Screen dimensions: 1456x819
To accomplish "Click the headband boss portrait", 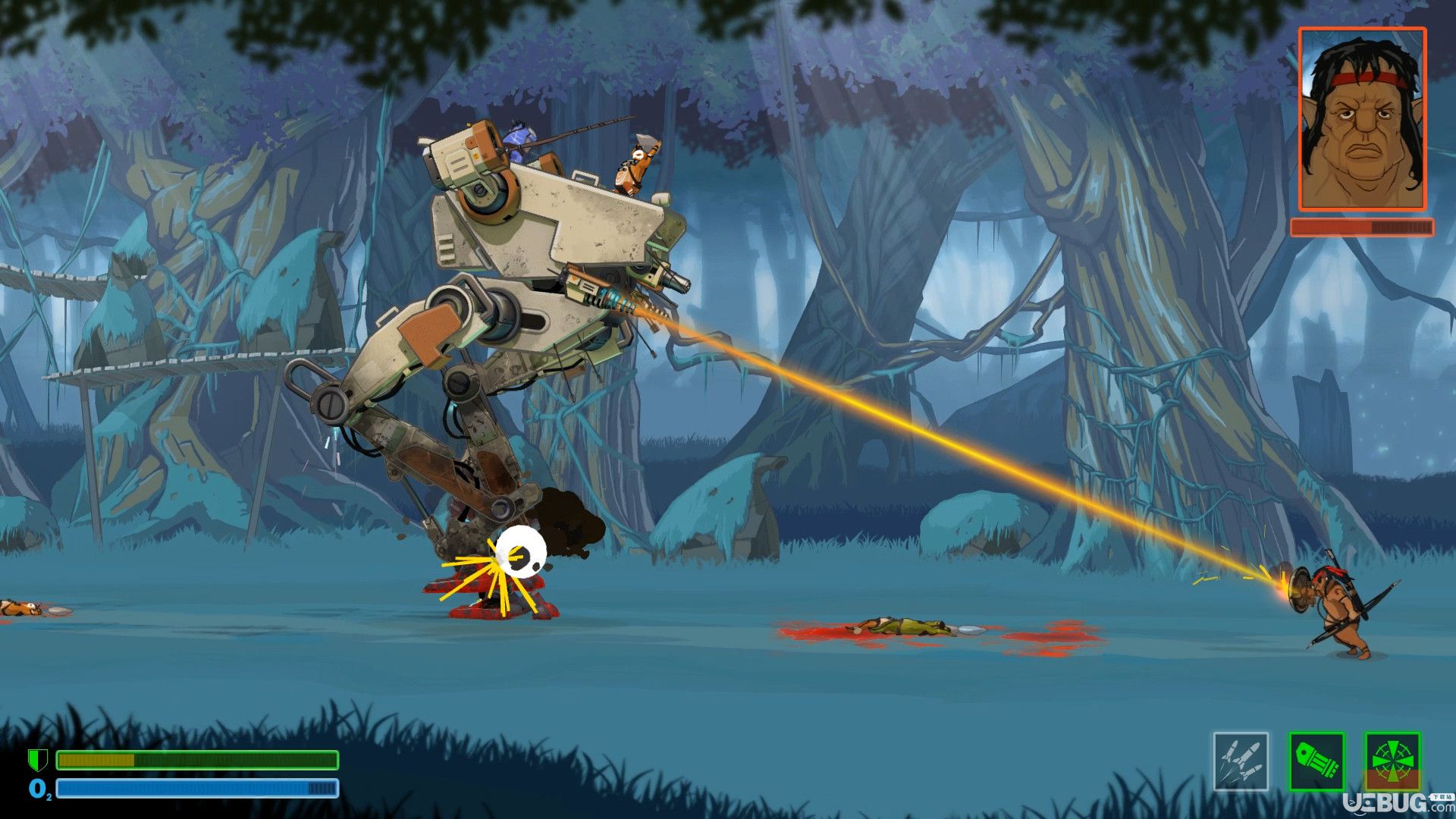I will click(x=1362, y=120).
